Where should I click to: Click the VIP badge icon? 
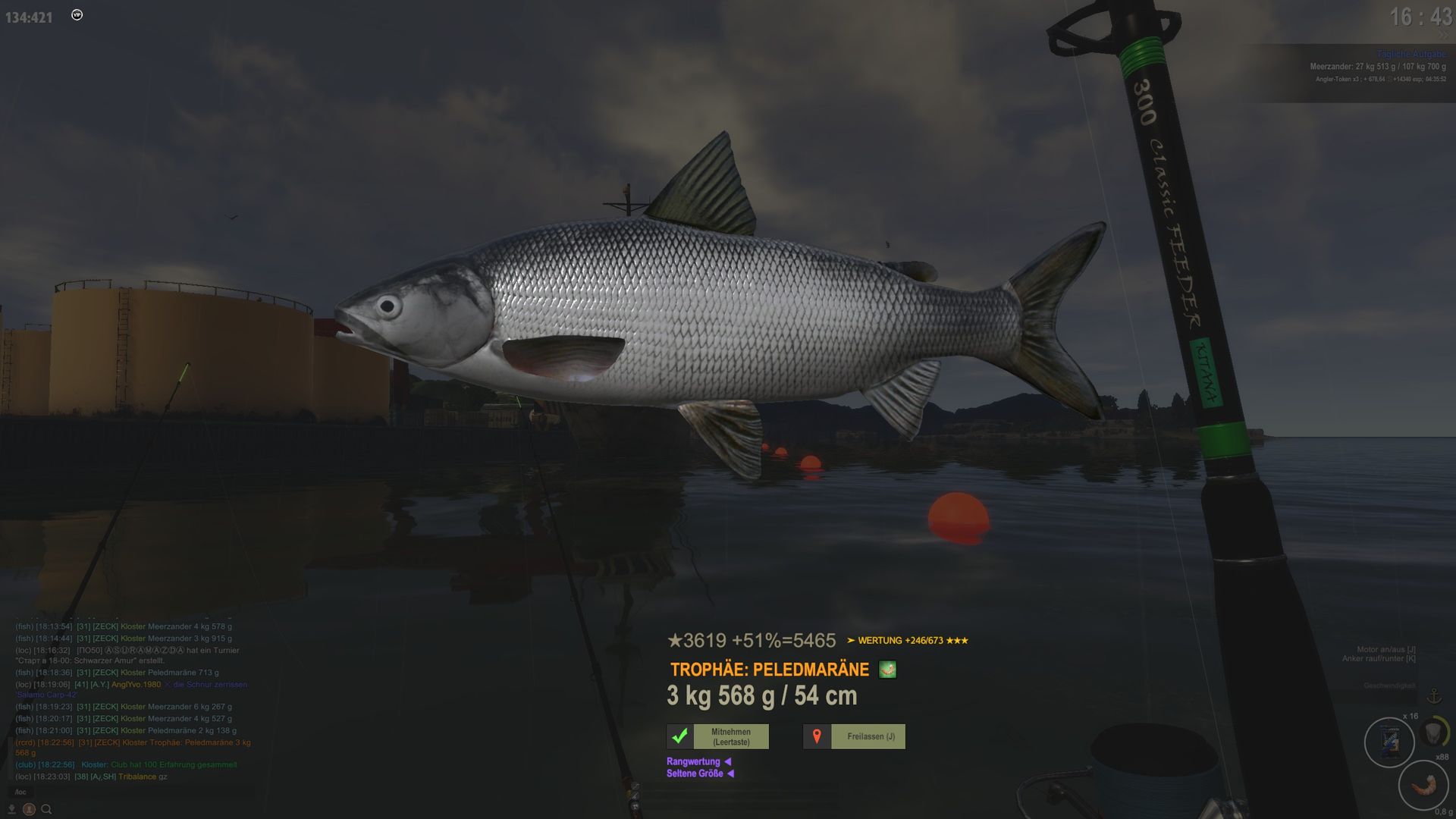77,15
